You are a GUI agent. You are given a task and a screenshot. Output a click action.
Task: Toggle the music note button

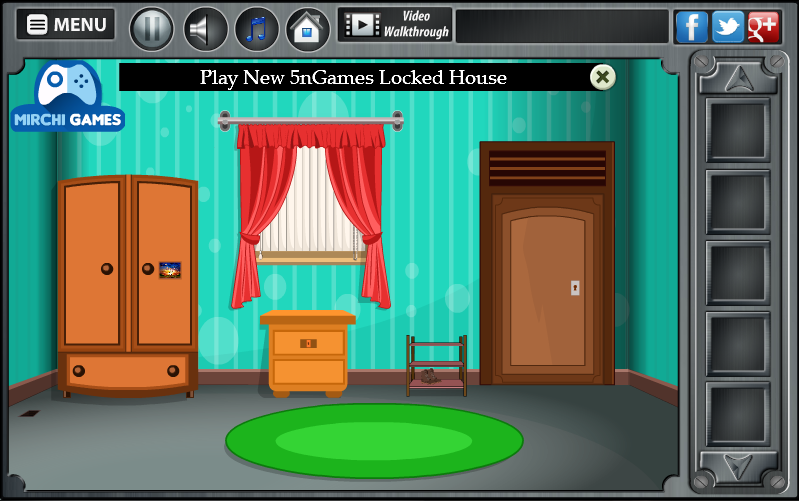point(257,28)
